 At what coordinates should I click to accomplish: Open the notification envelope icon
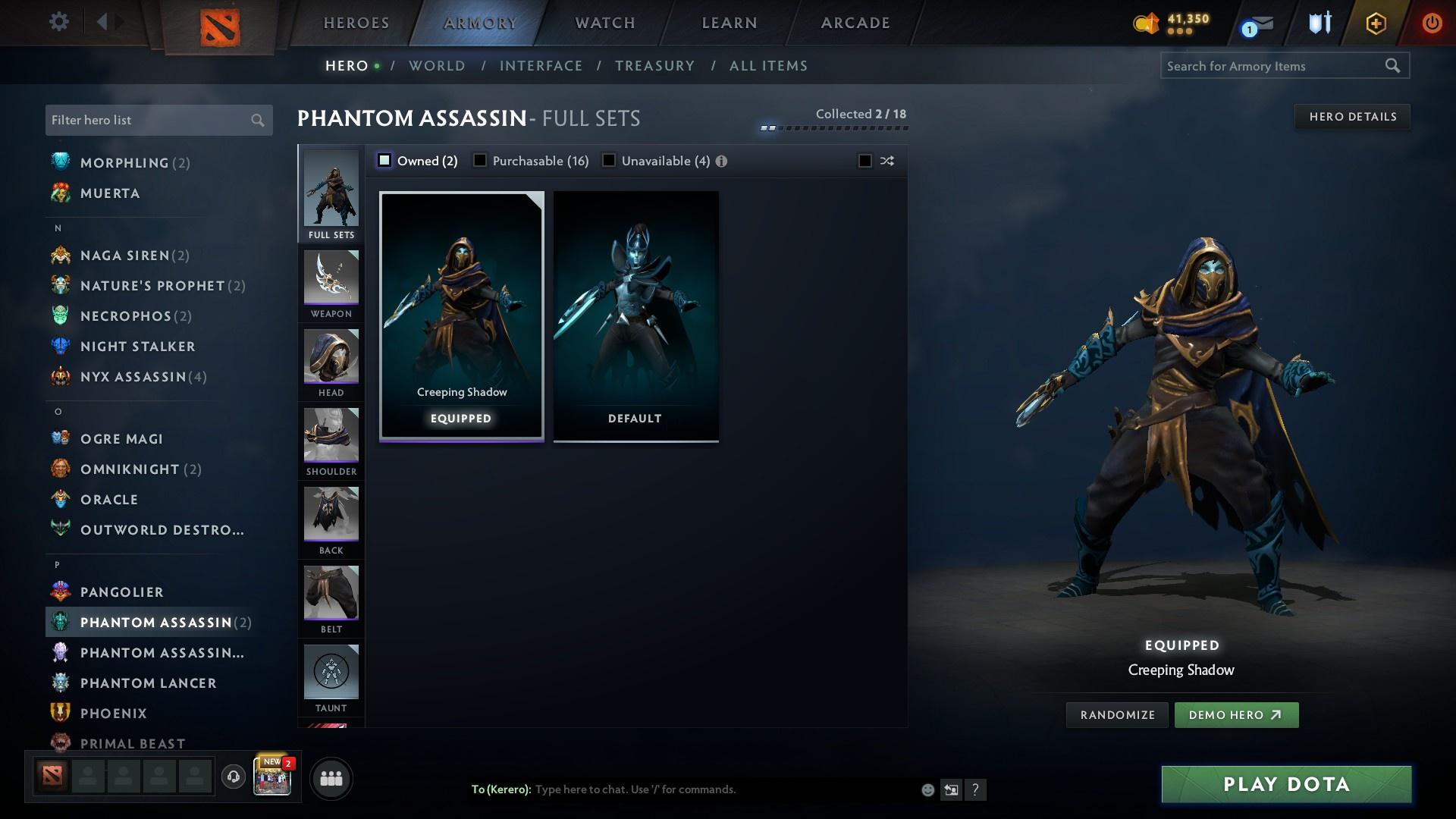[1257, 23]
